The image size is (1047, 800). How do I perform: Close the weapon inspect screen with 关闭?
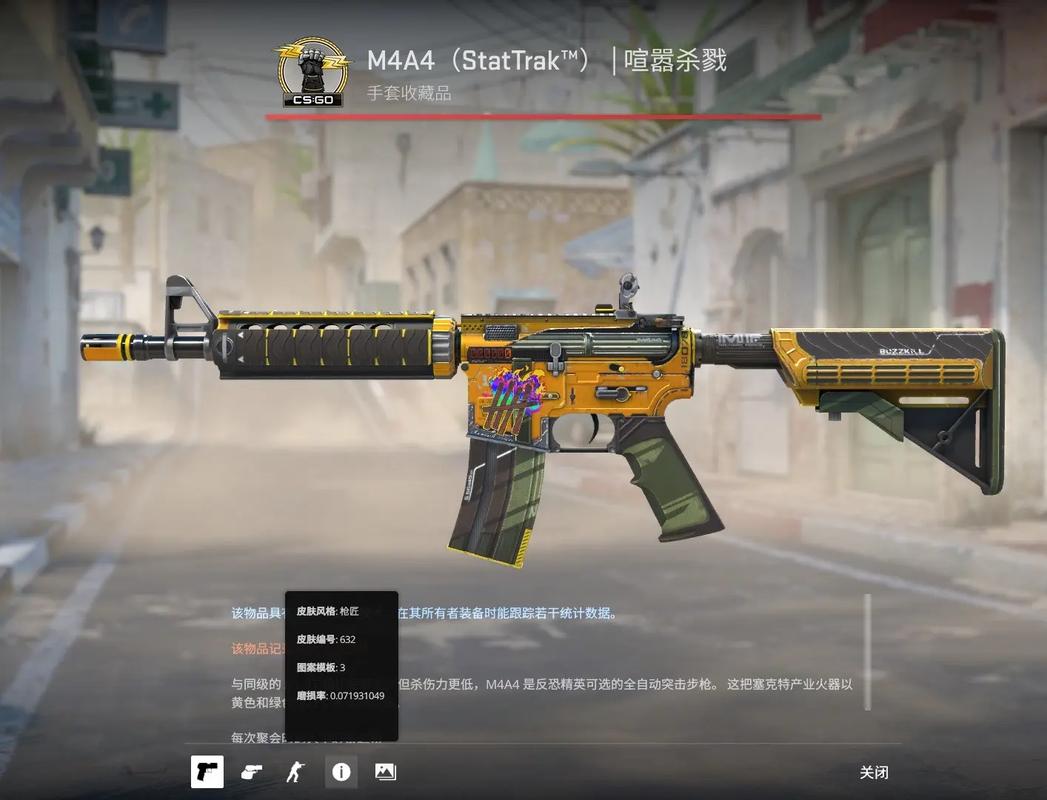[873, 772]
